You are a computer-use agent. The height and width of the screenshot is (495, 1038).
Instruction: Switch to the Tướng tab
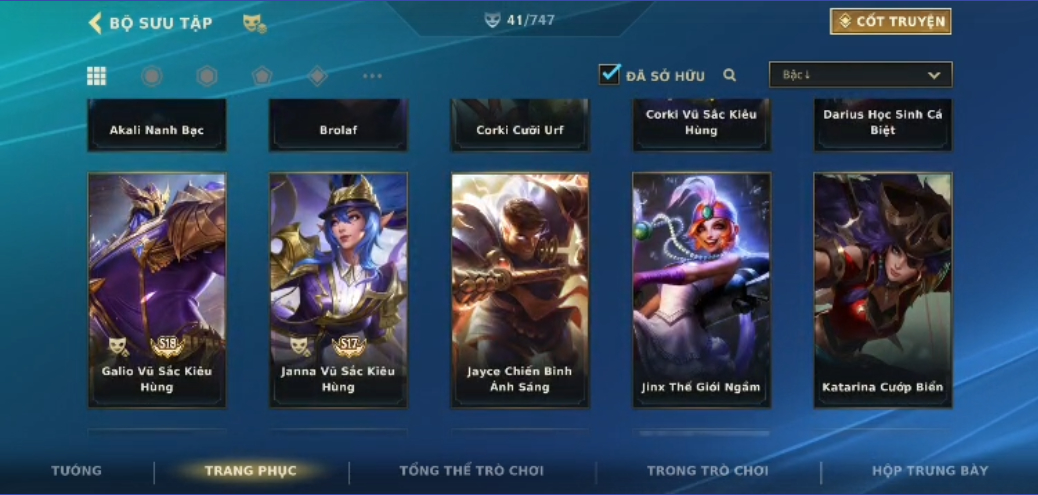[x=77, y=471]
